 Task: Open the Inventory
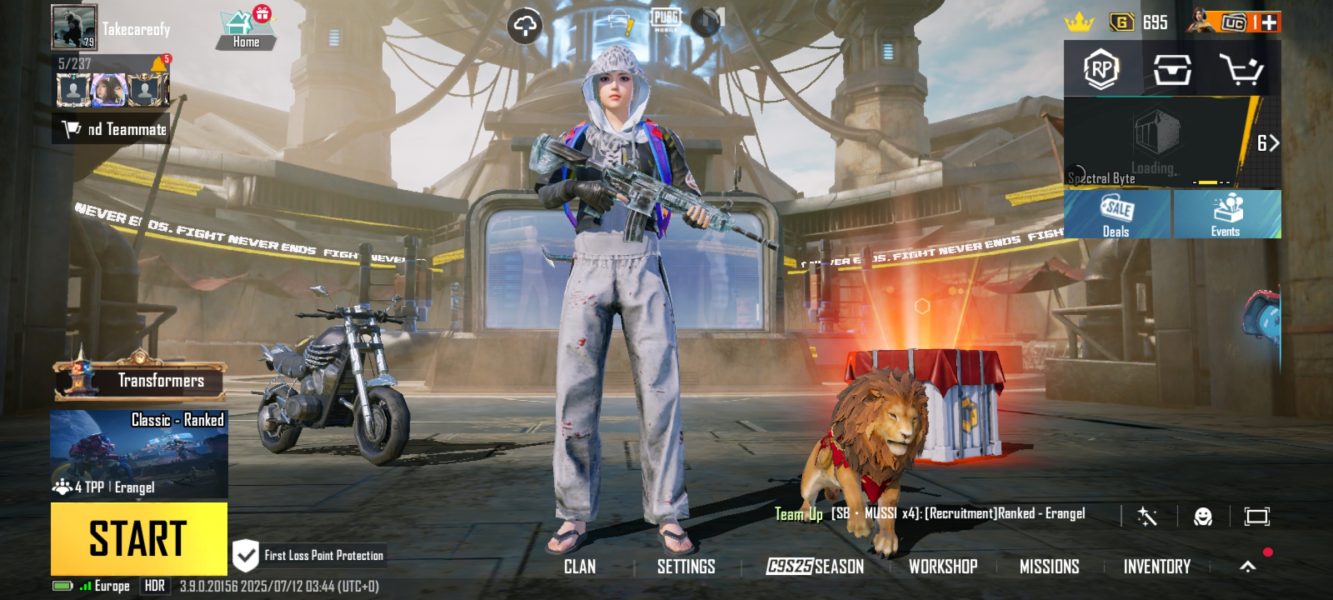[1156, 566]
